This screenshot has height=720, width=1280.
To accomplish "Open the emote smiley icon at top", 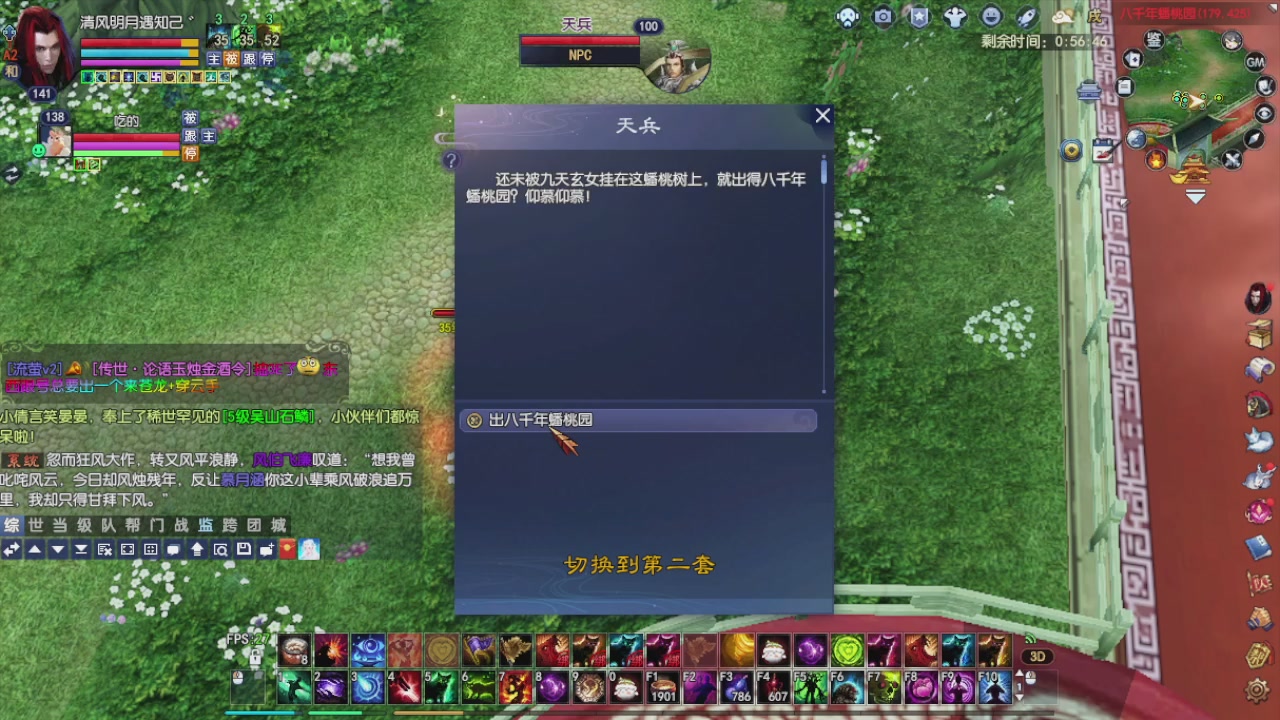I will pyautogui.click(x=993, y=17).
